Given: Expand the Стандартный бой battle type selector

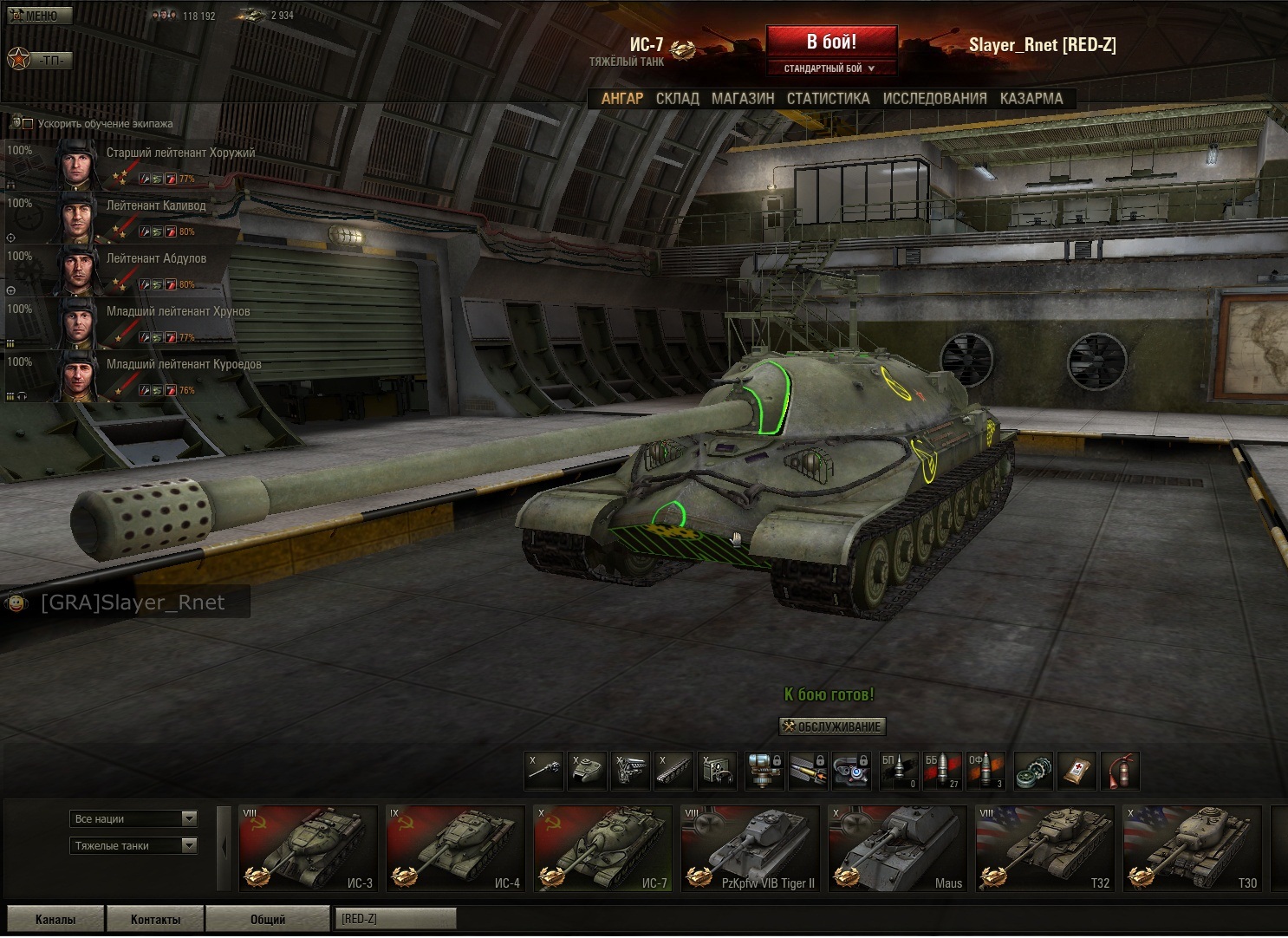Looking at the screenshot, I should (x=829, y=68).
